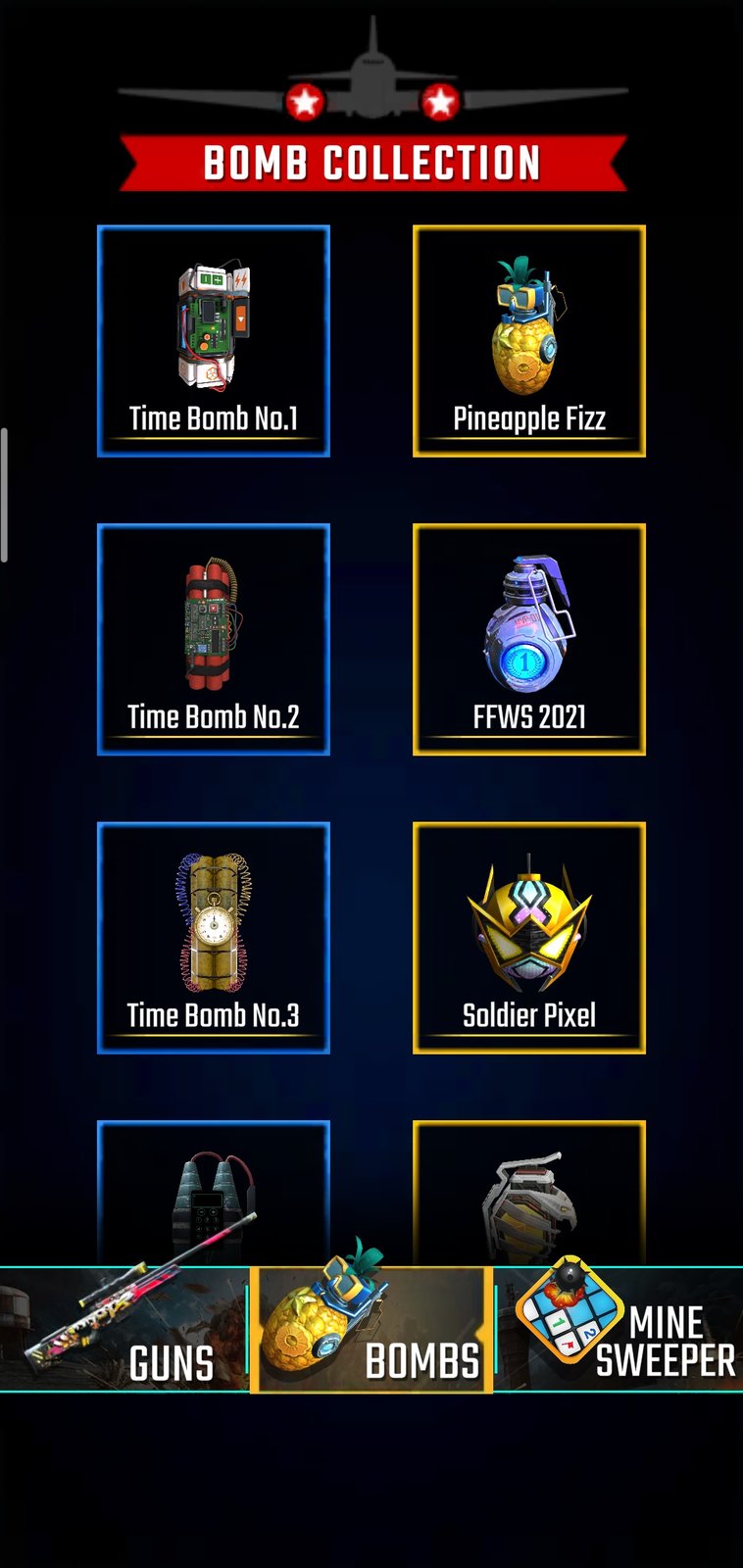This screenshot has width=743, height=1568.
Task: Choose the Pineapple Fizz bomb
Action: pos(529,341)
